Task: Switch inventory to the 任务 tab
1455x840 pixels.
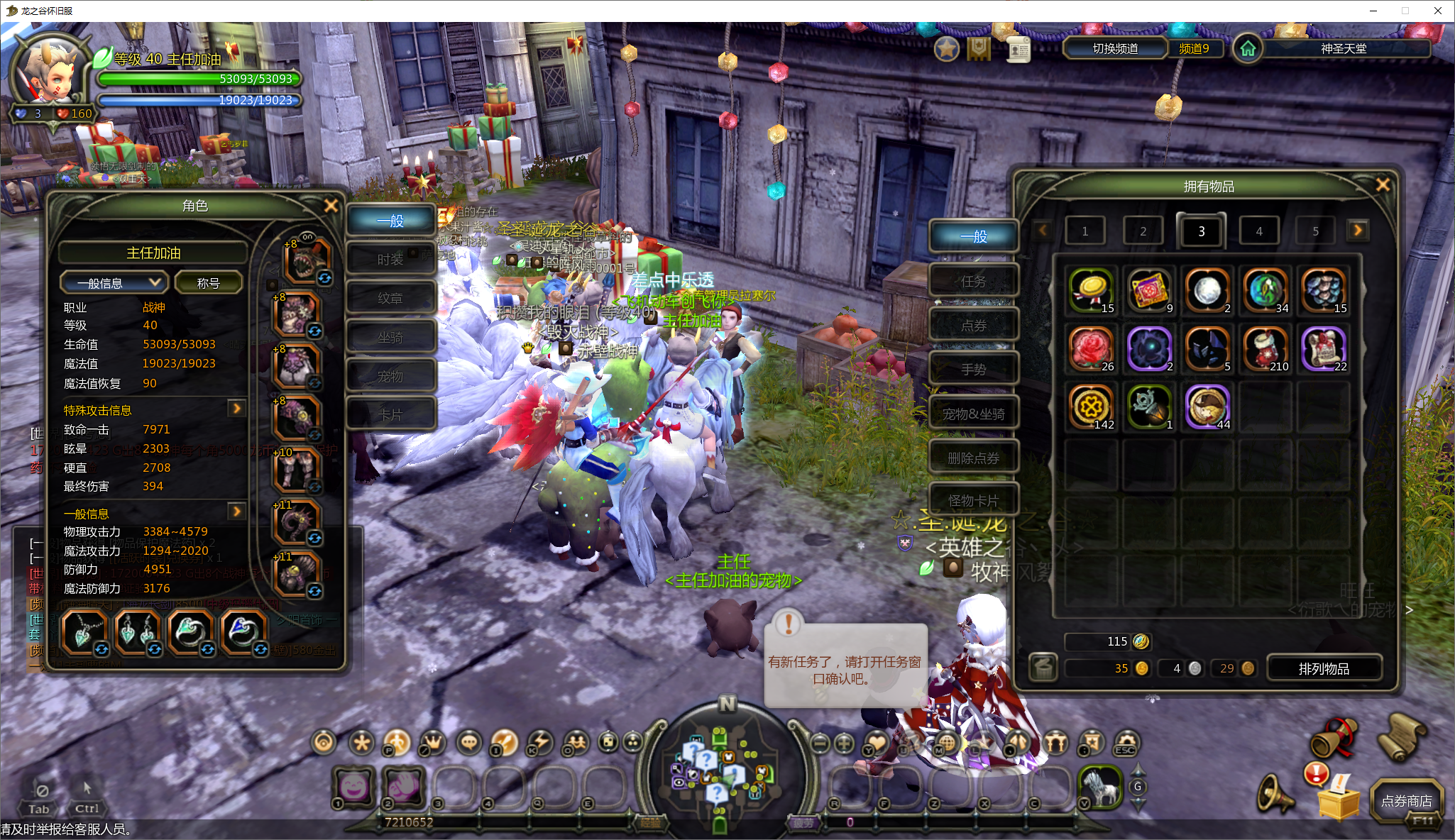Action: click(973, 282)
